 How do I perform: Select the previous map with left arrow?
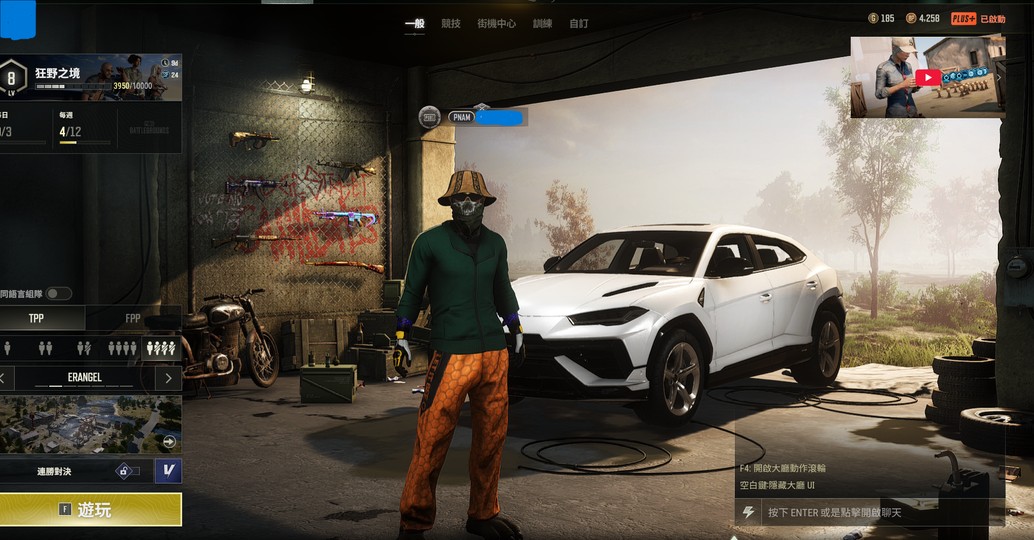coord(4,378)
